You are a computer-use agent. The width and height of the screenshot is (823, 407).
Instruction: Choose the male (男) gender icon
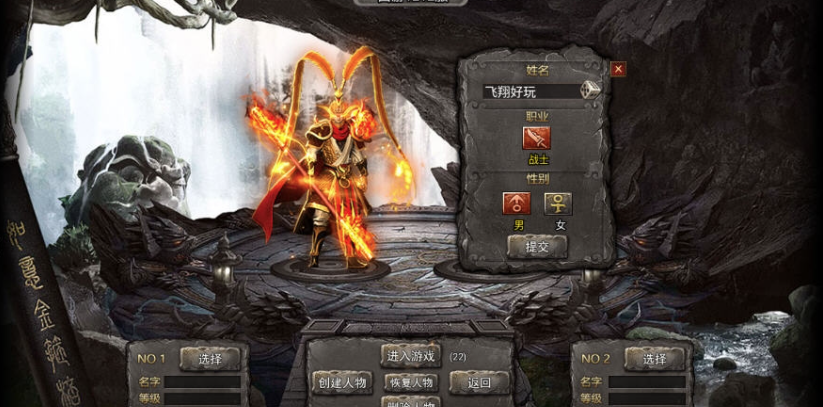pyautogui.click(x=517, y=203)
